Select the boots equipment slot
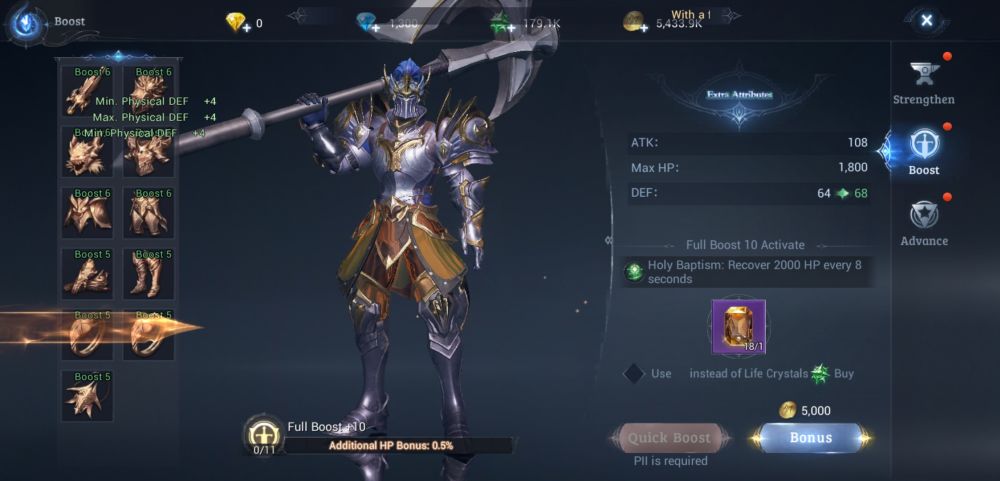Viewport: 1000px width, 481px height. point(148,273)
